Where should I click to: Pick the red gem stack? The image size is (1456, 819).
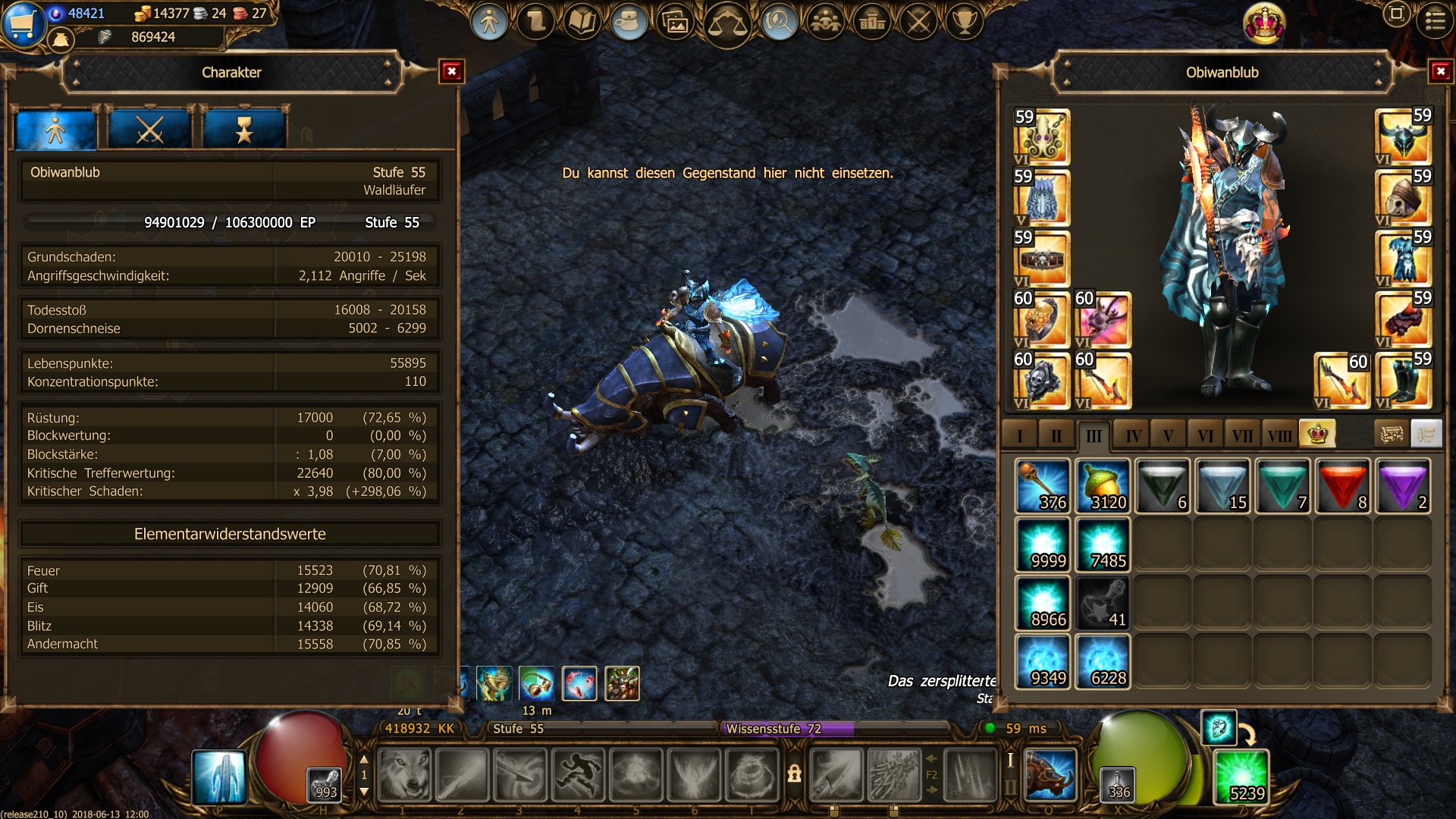pos(1343,486)
